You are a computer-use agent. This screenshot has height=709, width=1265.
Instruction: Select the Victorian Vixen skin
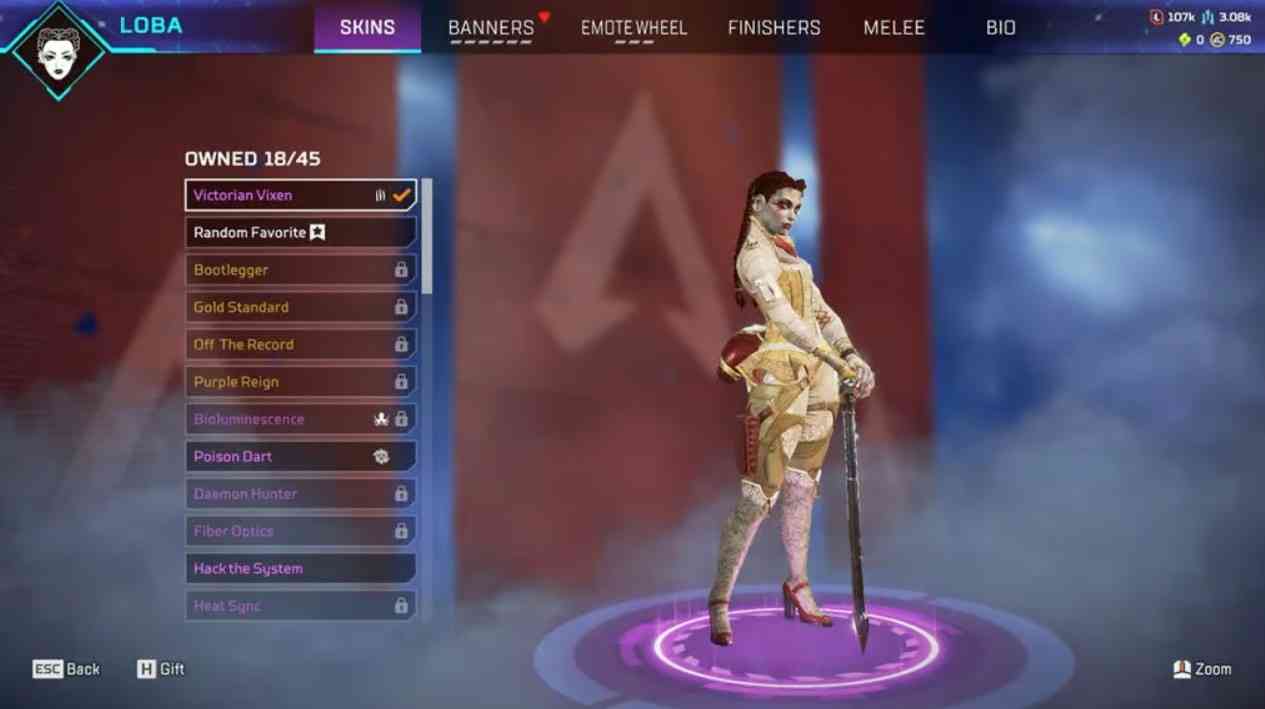(300, 195)
